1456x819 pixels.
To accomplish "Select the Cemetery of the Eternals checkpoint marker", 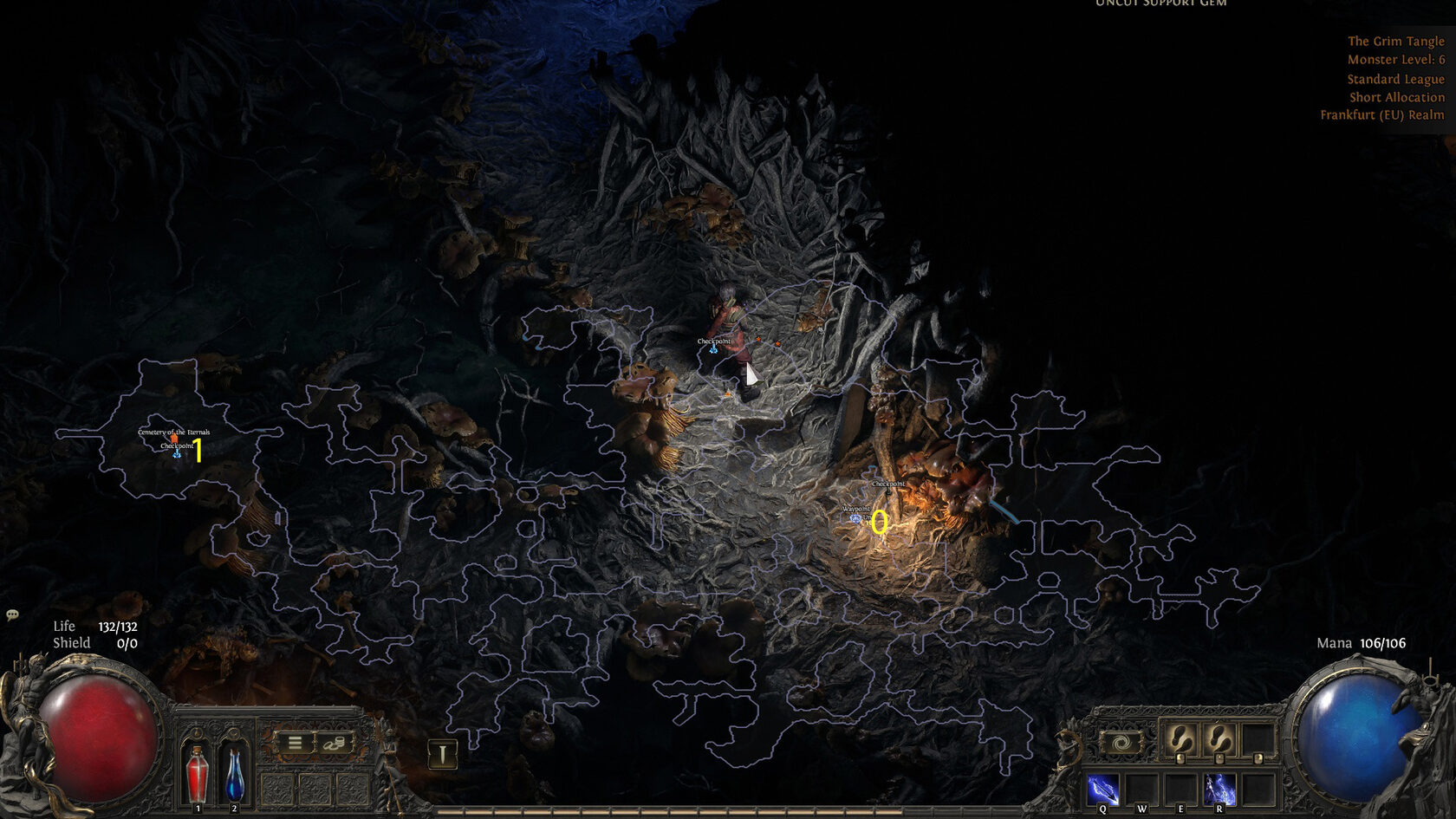I will 176,452.
